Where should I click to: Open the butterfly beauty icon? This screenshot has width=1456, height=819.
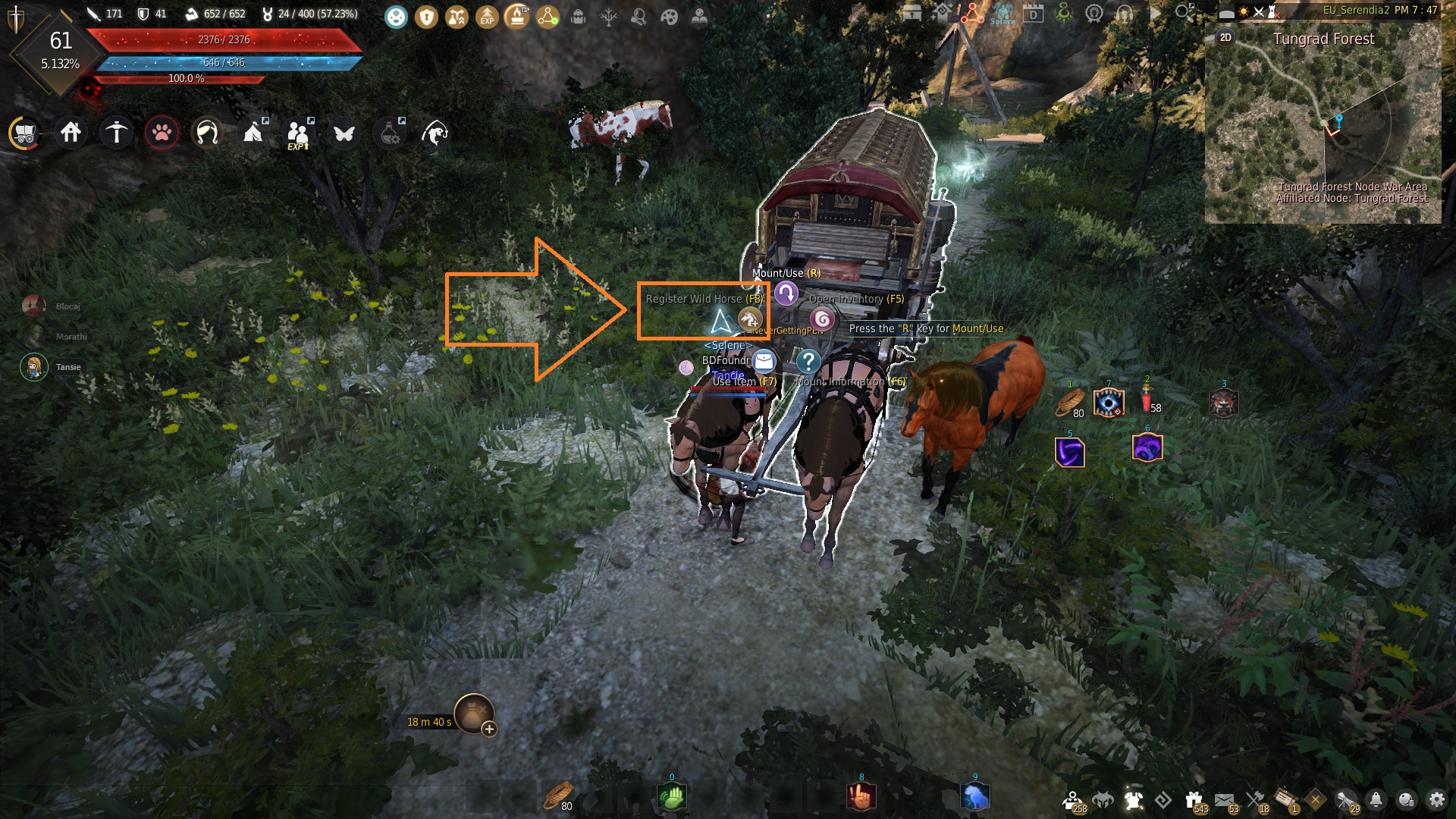click(x=344, y=134)
